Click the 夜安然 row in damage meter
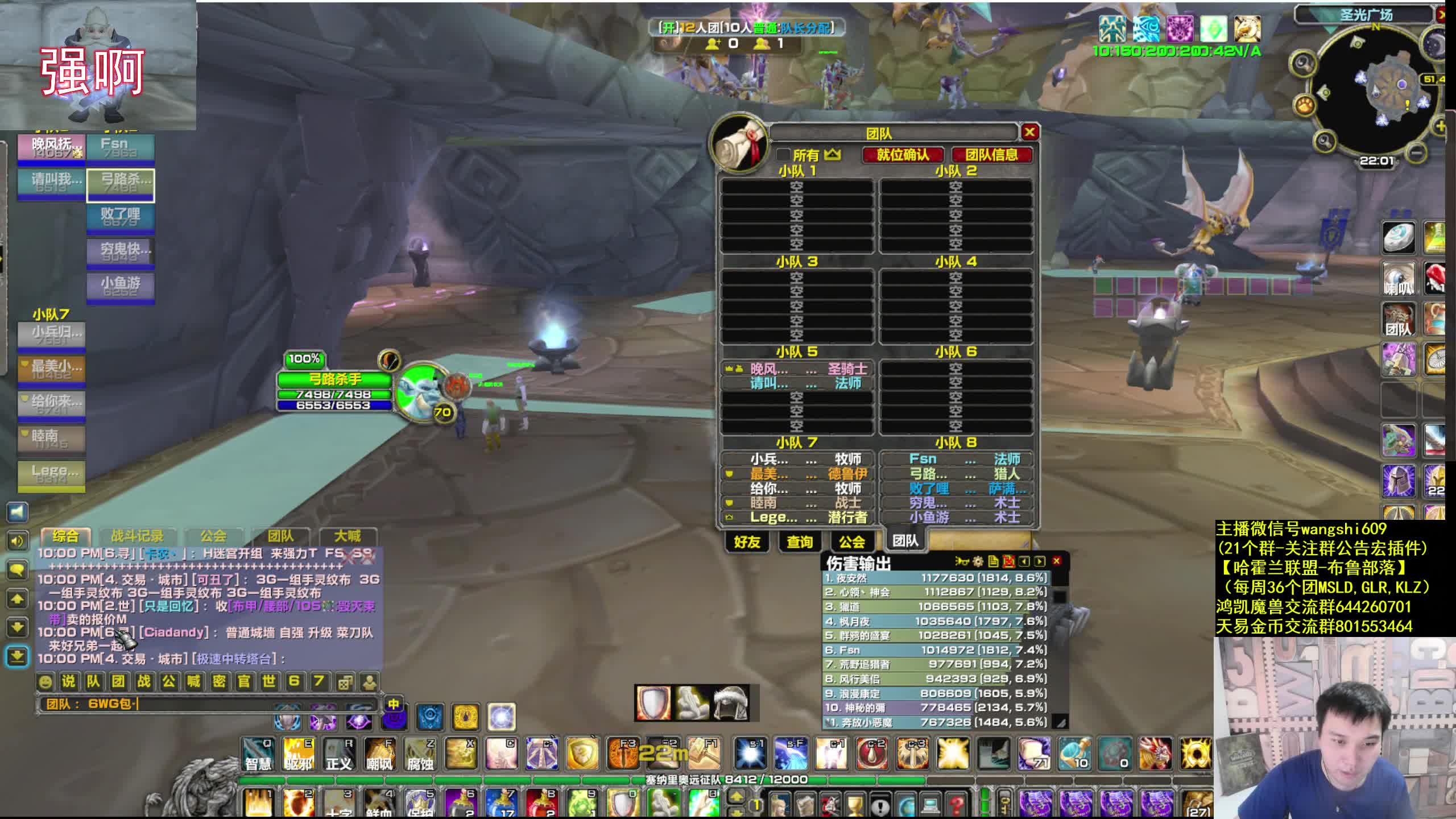Viewport: 1456px width, 819px height. (x=936, y=578)
